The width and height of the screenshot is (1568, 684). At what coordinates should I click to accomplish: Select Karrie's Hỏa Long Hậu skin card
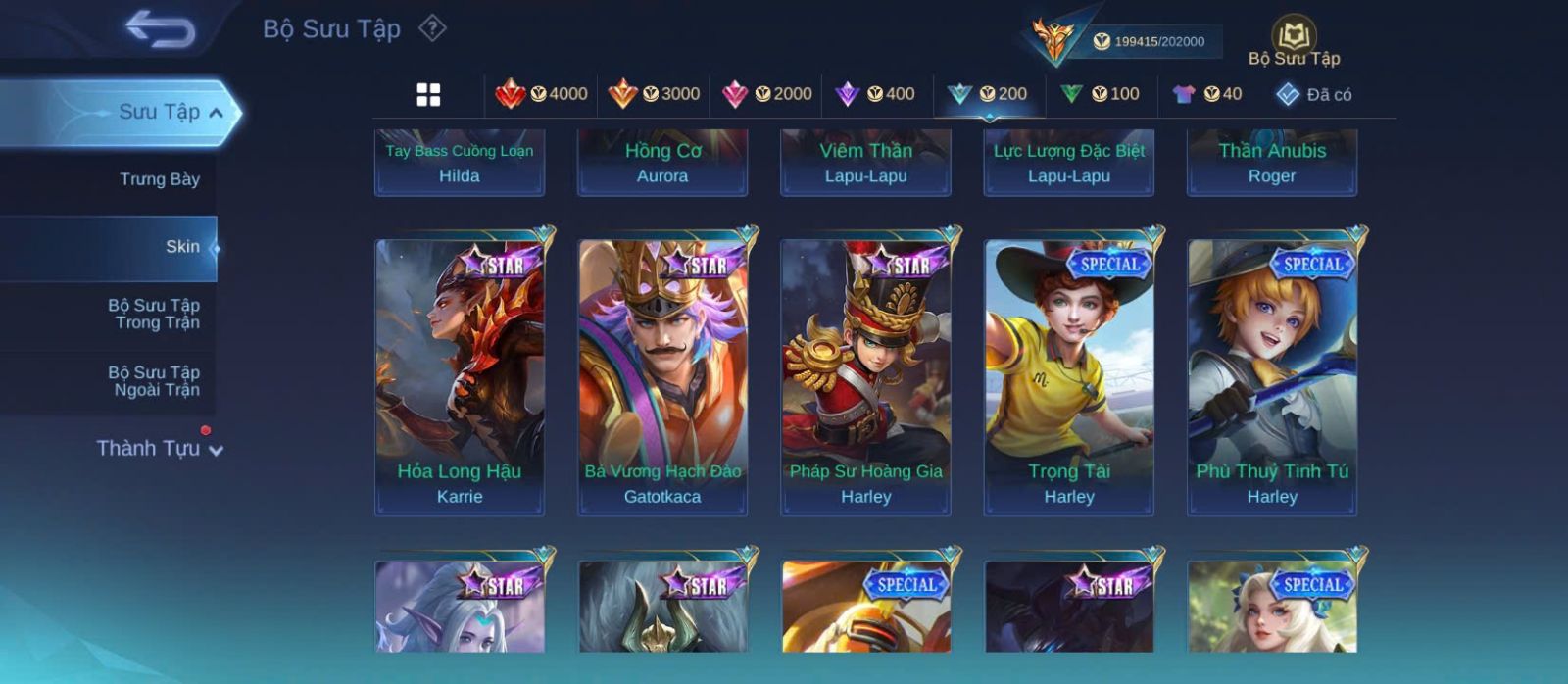coord(460,377)
